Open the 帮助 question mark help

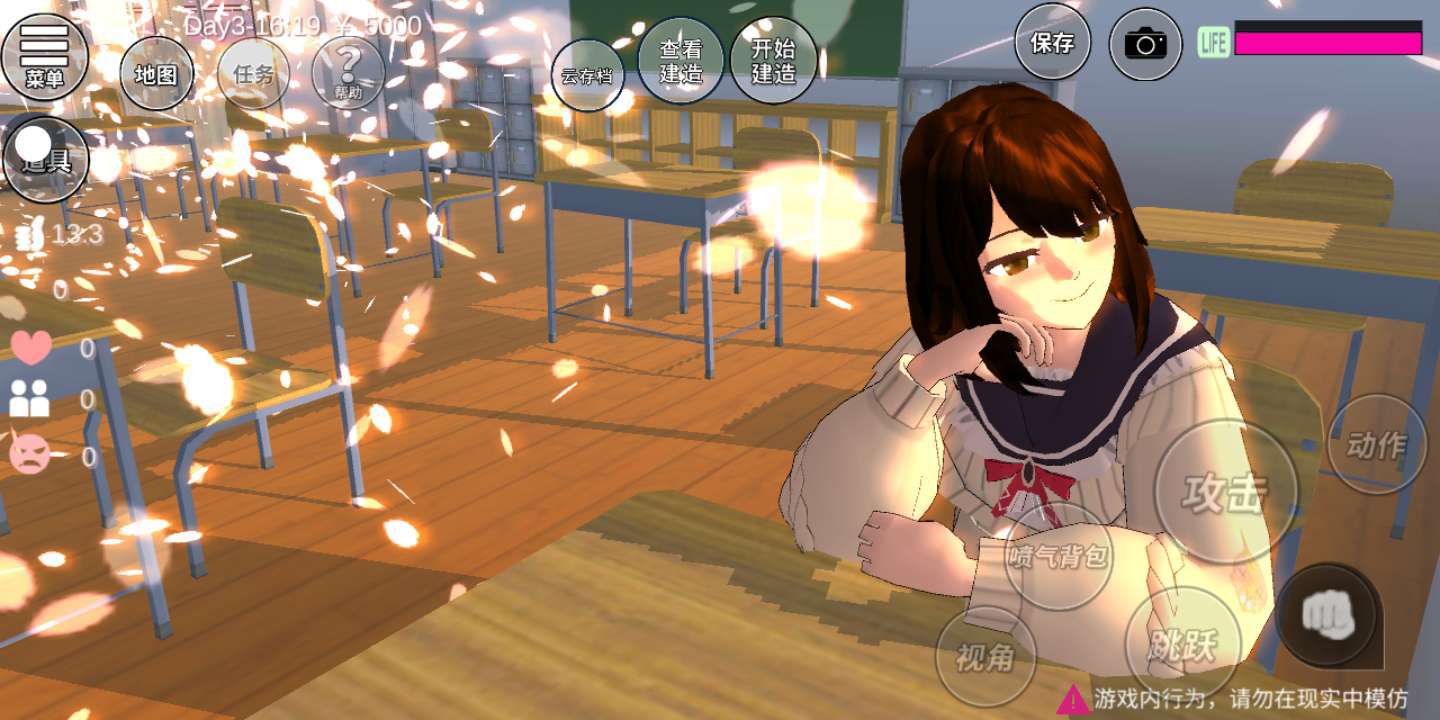click(x=348, y=72)
